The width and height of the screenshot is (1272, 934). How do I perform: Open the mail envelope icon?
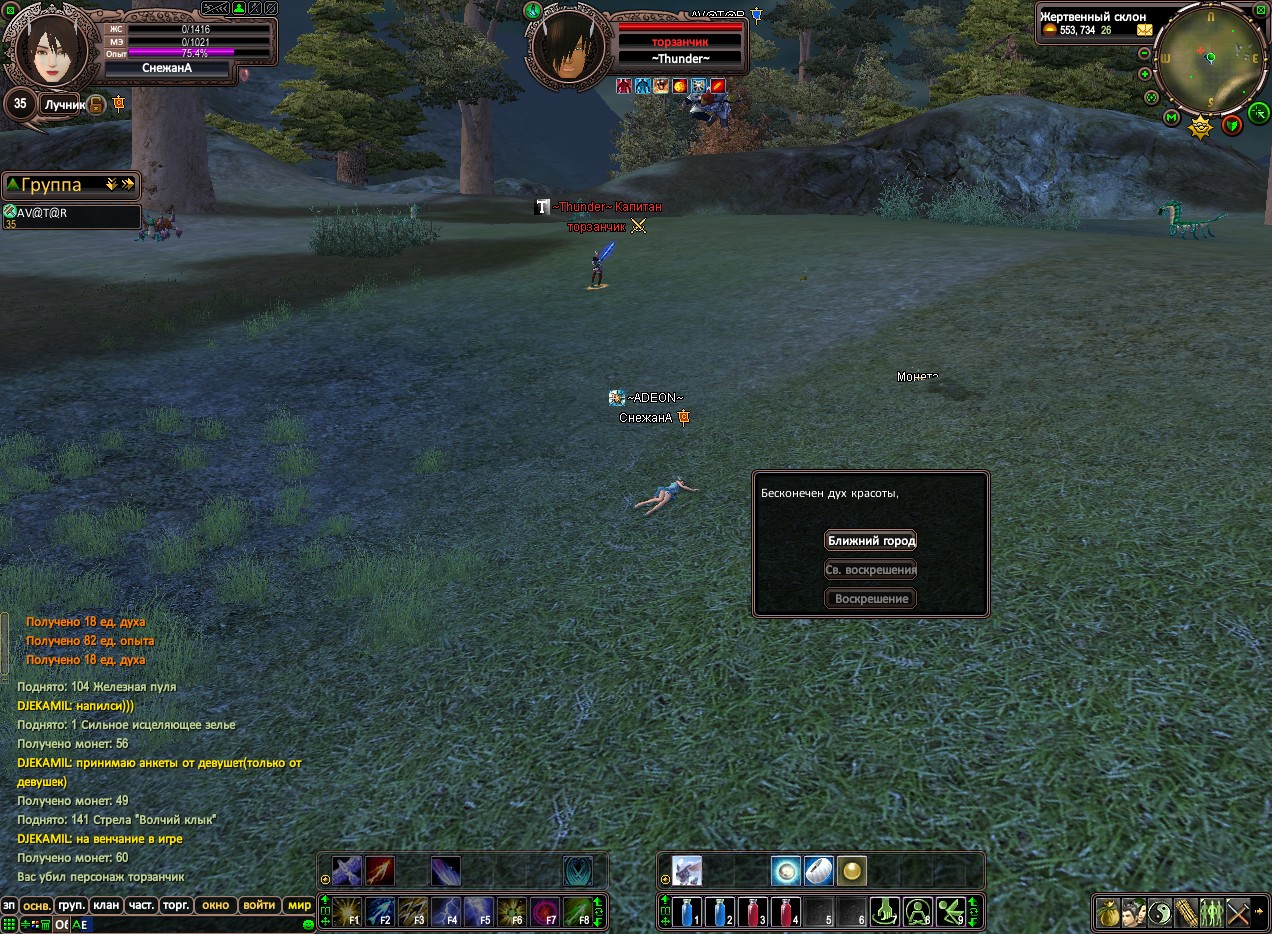click(1144, 30)
